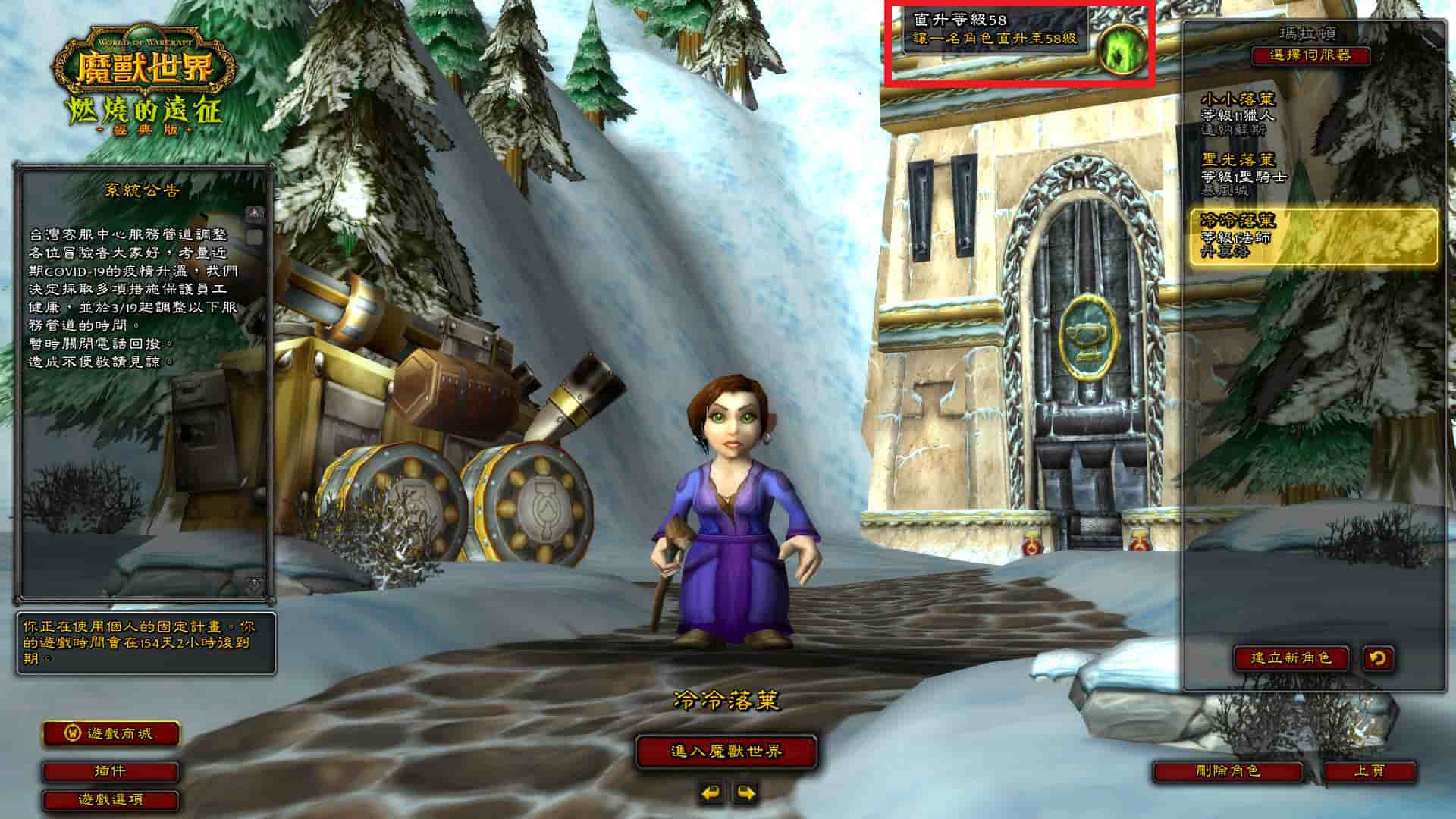Open the 遊戲商城 game shop
The image size is (1456, 819).
[111, 733]
